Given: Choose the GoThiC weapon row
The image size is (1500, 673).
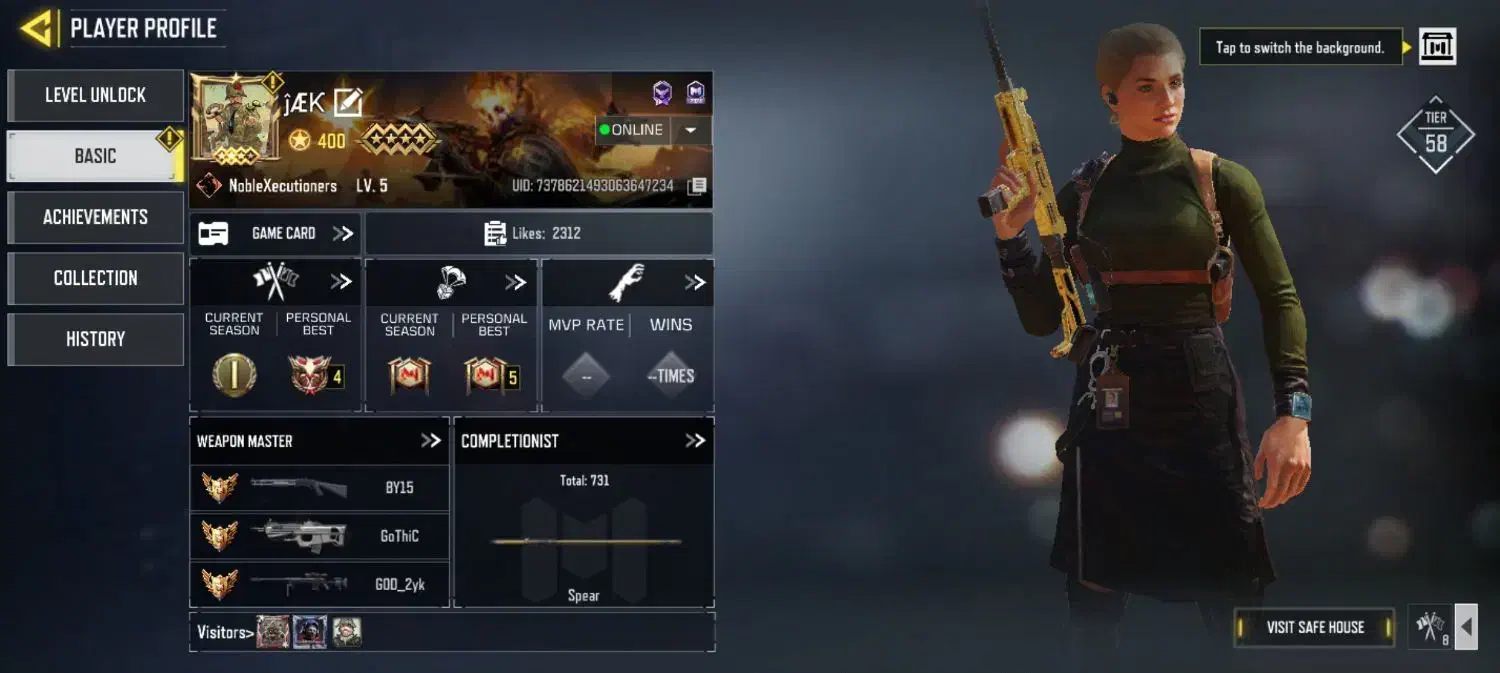Looking at the screenshot, I should pos(319,536).
